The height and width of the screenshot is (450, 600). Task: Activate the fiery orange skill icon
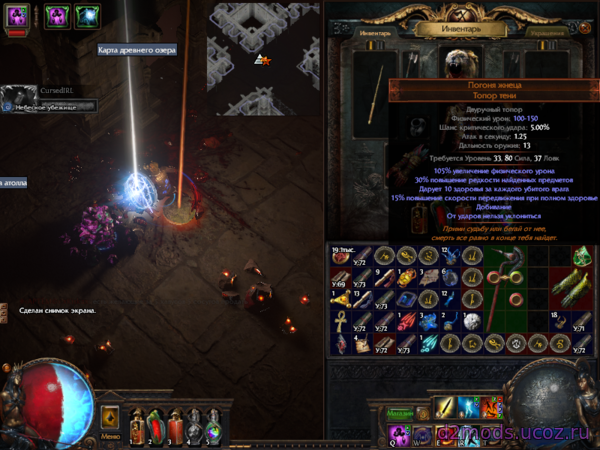(x=492, y=409)
